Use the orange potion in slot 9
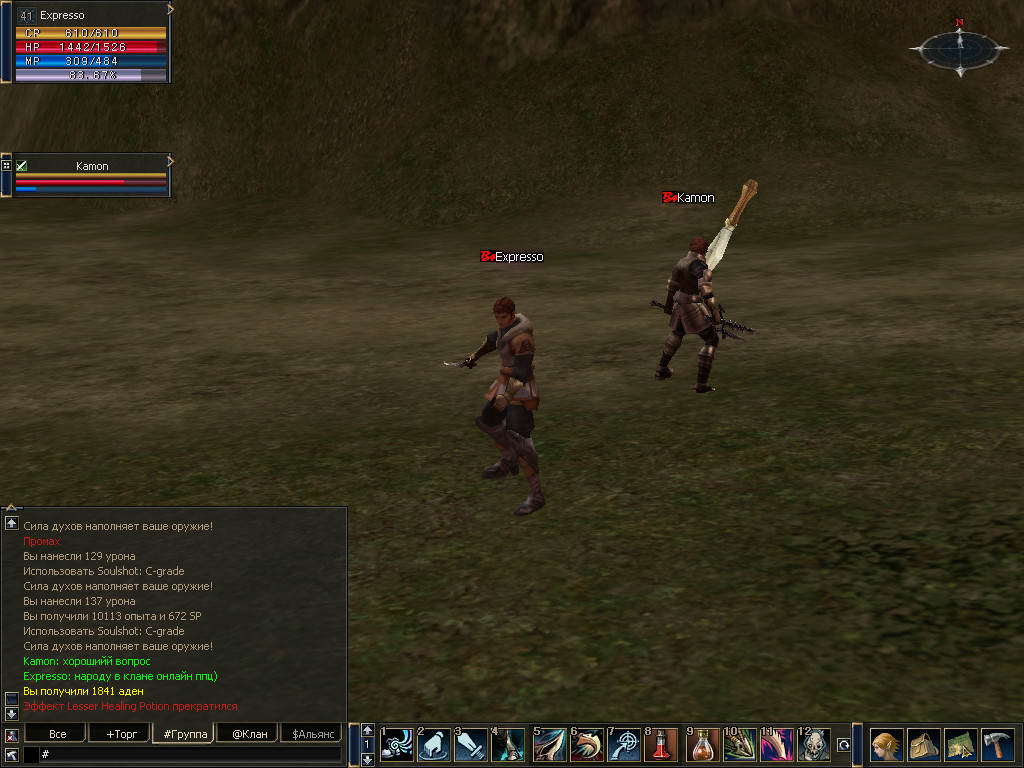 pyautogui.click(x=703, y=745)
